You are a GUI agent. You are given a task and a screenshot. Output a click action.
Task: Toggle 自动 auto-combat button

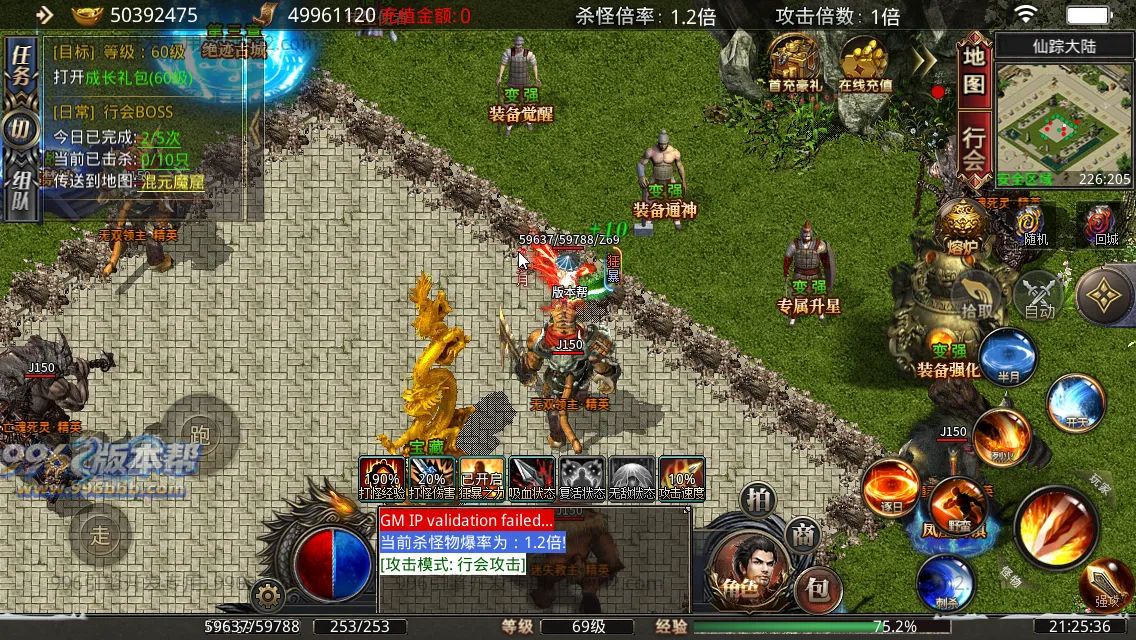pyautogui.click(x=1040, y=296)
